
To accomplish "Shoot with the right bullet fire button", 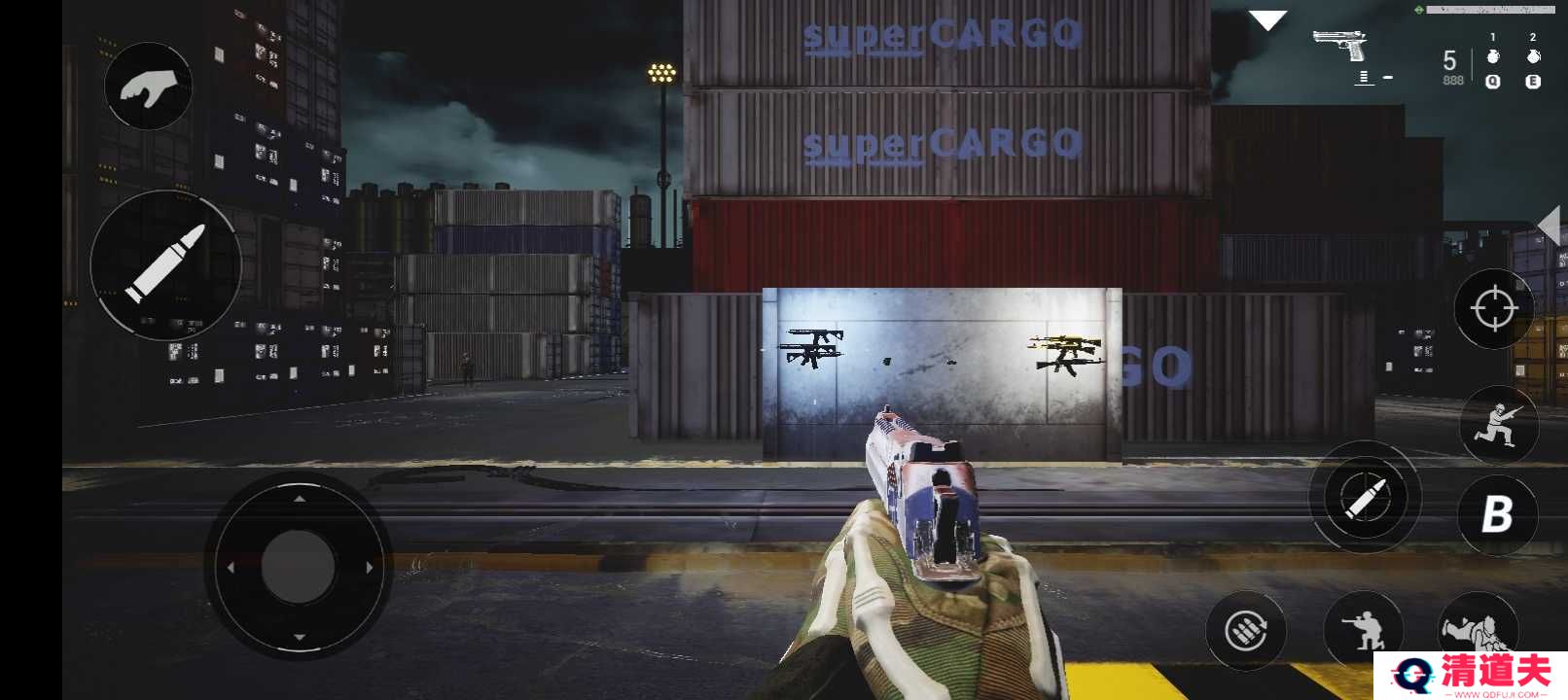I will 1366,498.
